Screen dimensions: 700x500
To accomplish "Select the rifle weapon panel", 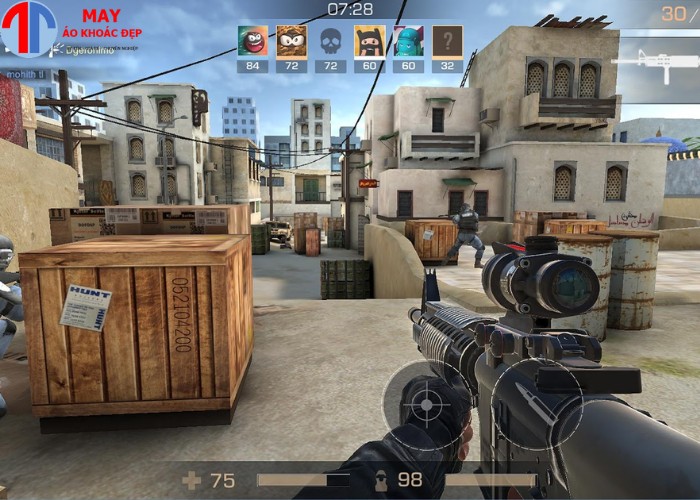I will pyautogui.click(x=655, y=62).
